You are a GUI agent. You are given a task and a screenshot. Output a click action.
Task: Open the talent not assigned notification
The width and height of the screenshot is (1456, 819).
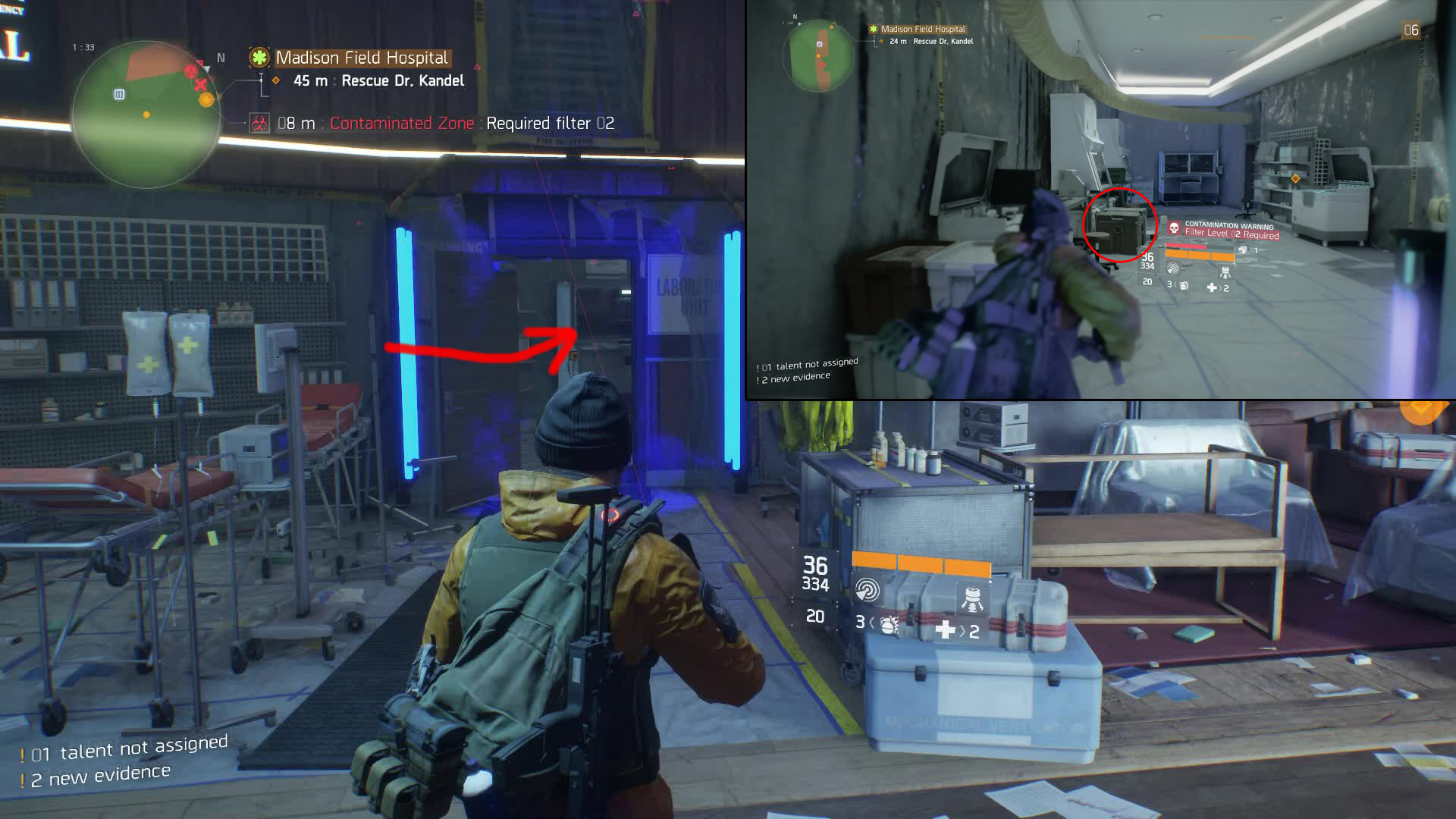[x=128, y=749]
